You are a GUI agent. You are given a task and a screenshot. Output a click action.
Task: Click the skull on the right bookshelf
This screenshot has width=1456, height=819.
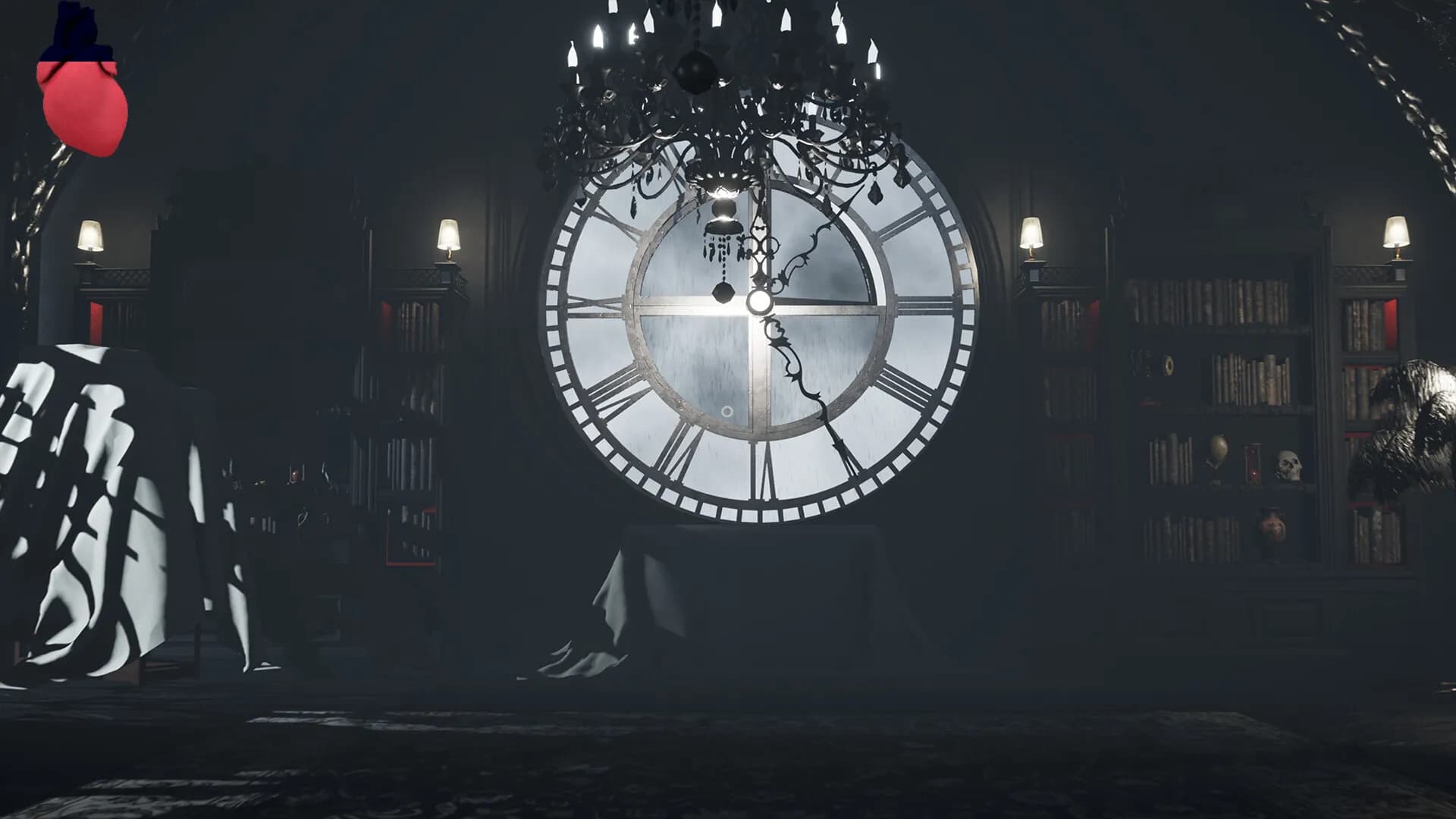pos(1289,466)
